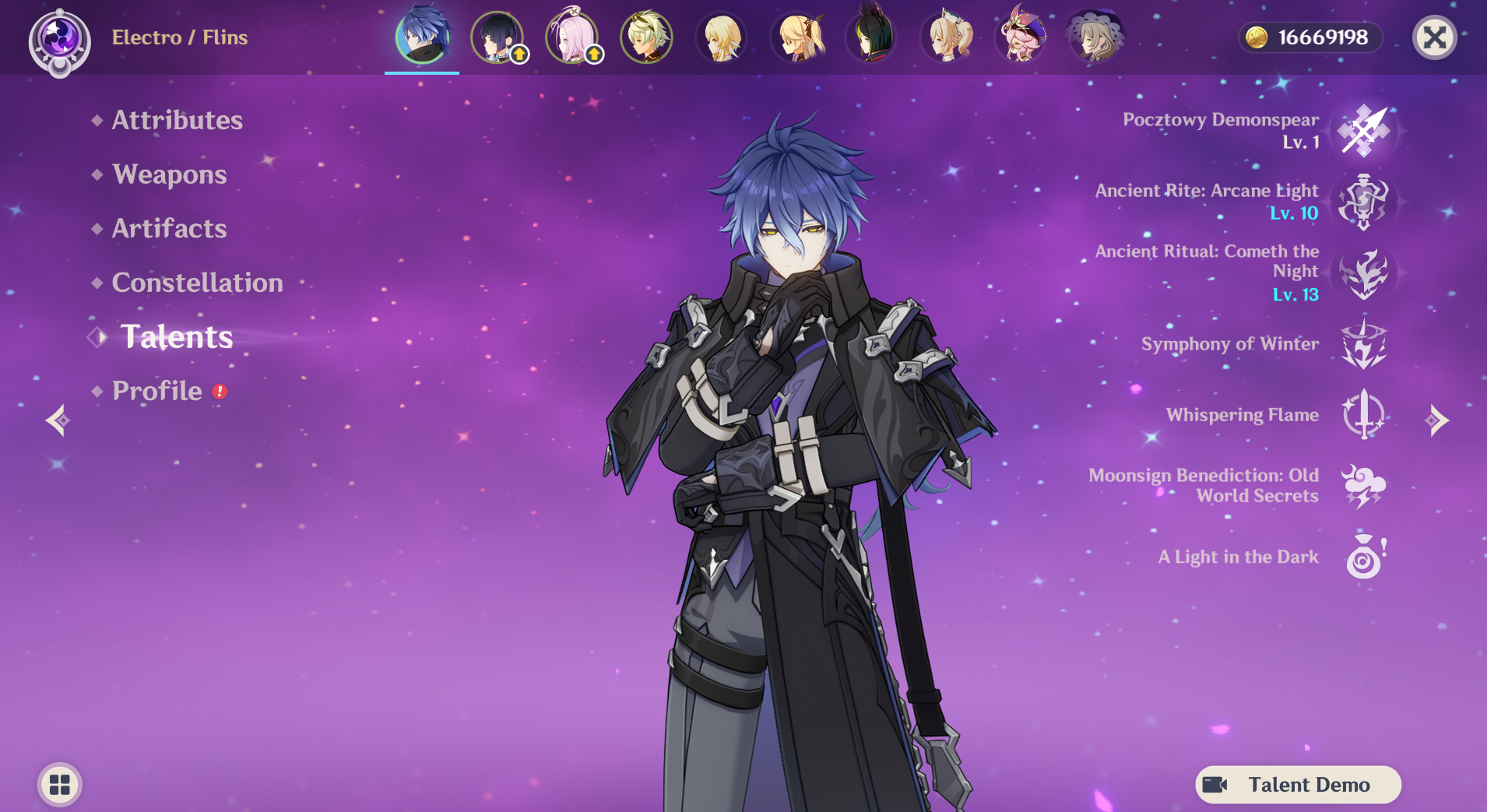Select Flins' active character portrait
The image size is (1487, 812).
click(x=421, y=37)
